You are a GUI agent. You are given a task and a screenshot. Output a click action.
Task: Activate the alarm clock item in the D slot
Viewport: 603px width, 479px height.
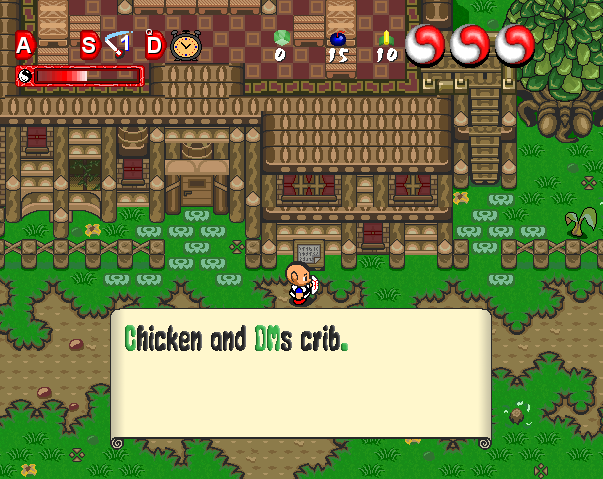coord(185,45)
